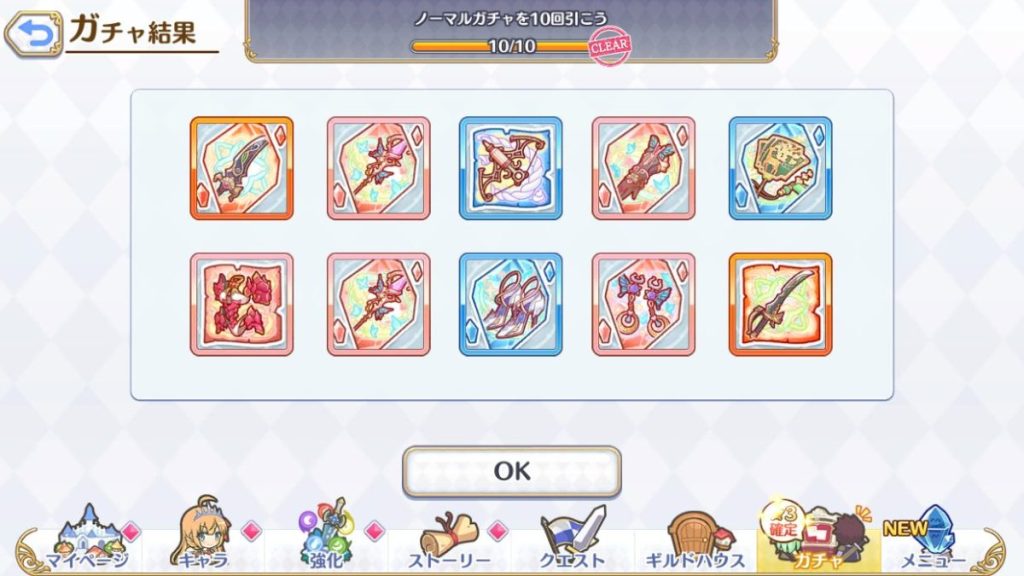The image size is (1024, 576).
Task: View the blue-framed green shield charm item
Action: tap(780, 168)
